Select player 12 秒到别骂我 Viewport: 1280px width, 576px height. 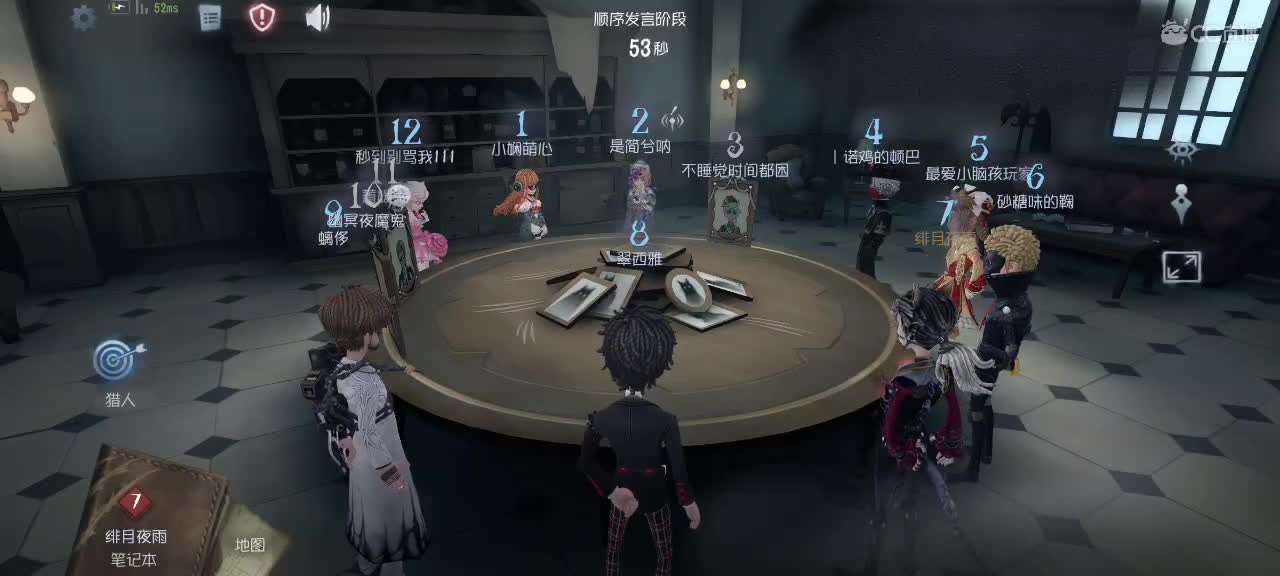click(406, 155)
